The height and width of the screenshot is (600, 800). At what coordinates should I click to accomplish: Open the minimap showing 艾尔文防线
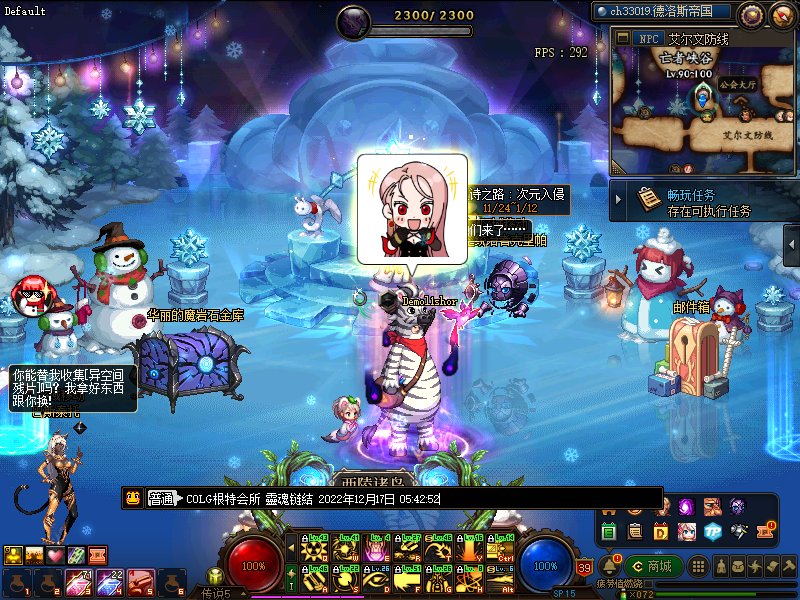coord(703,110)
